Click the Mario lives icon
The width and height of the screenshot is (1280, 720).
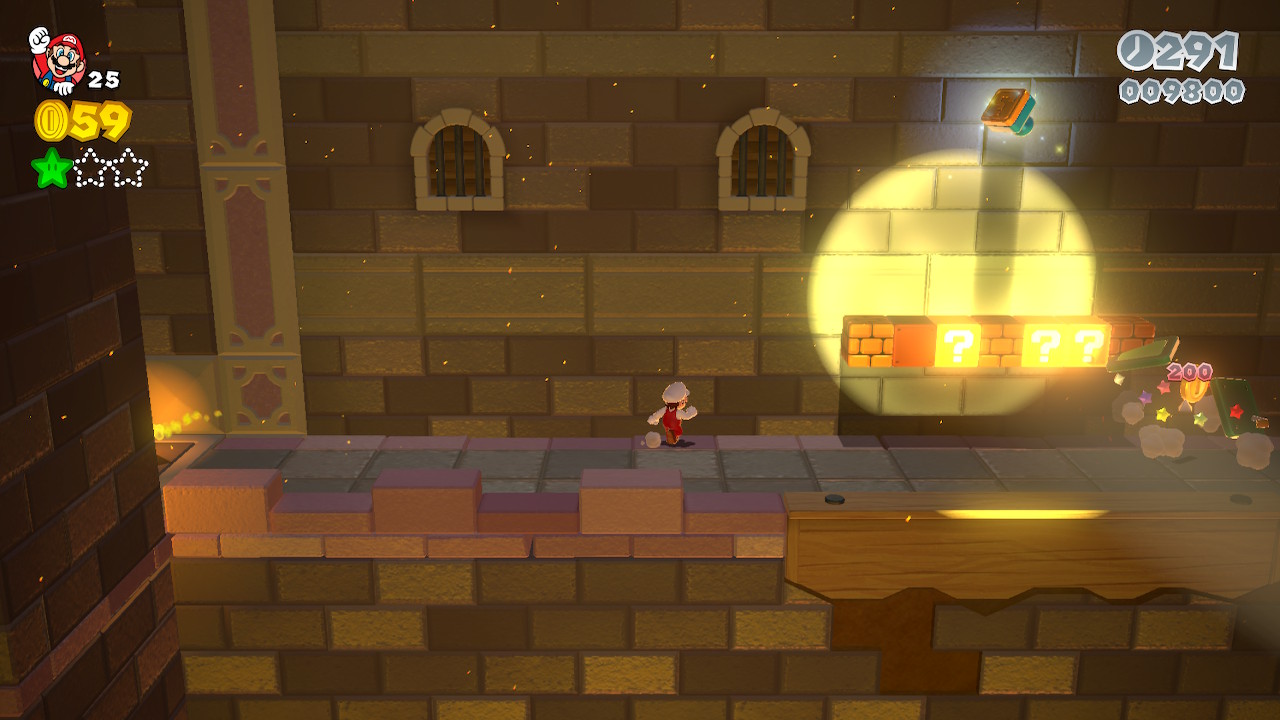point(58,60)
